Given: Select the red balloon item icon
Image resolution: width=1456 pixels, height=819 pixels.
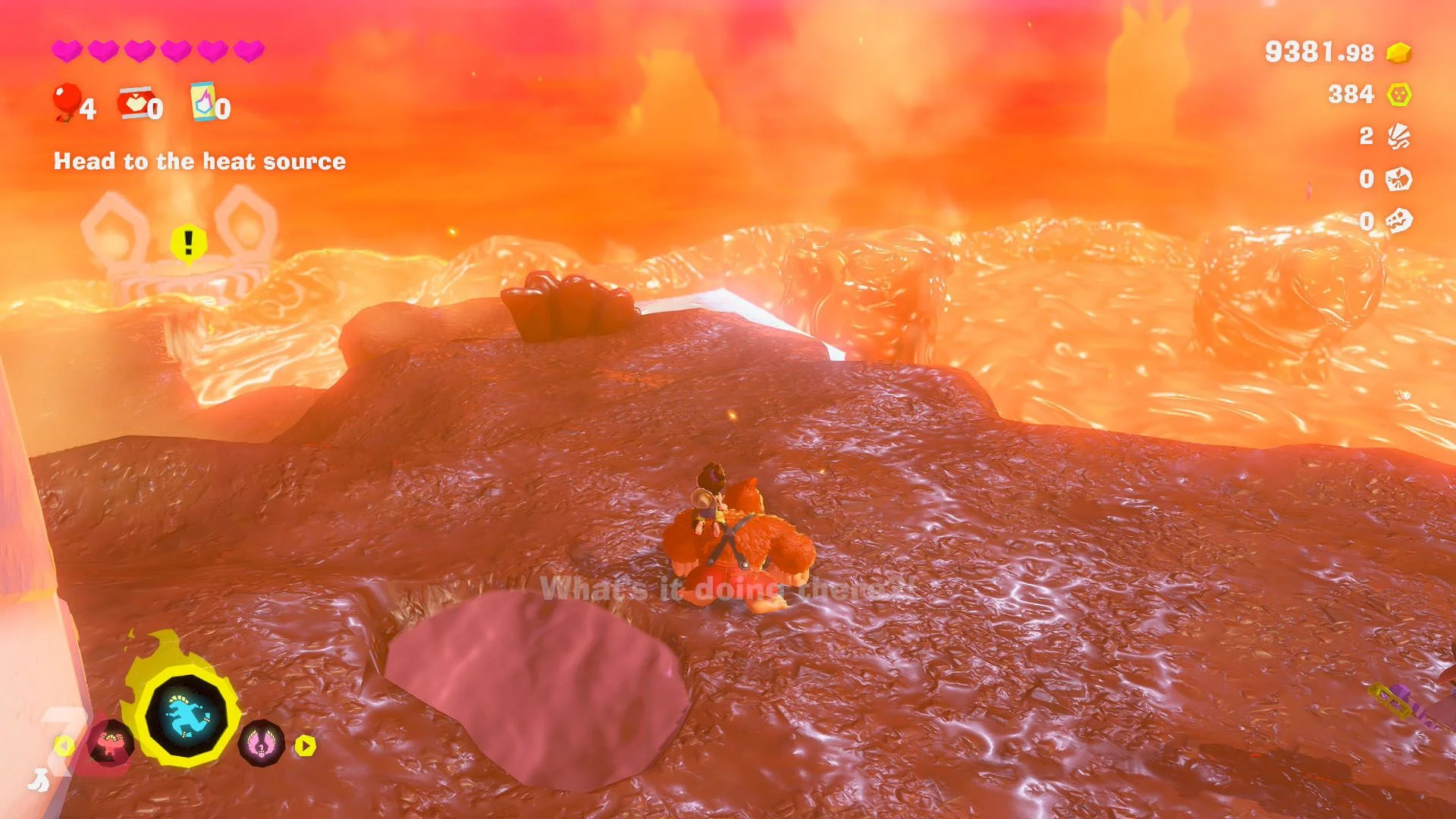Looking at the screenshot, I should 67,101.
